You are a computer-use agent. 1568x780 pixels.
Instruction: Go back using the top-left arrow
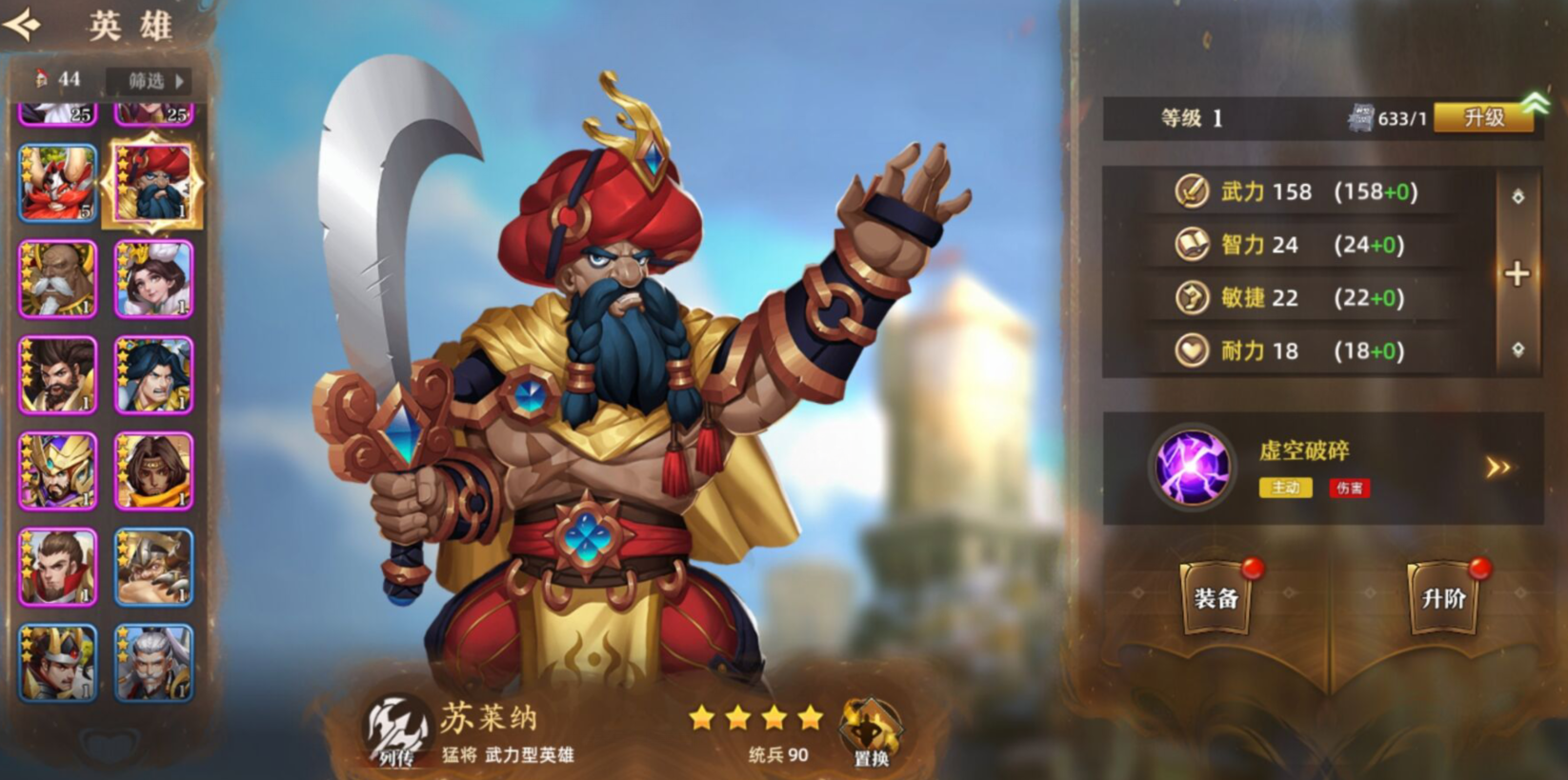coord(24,24)
